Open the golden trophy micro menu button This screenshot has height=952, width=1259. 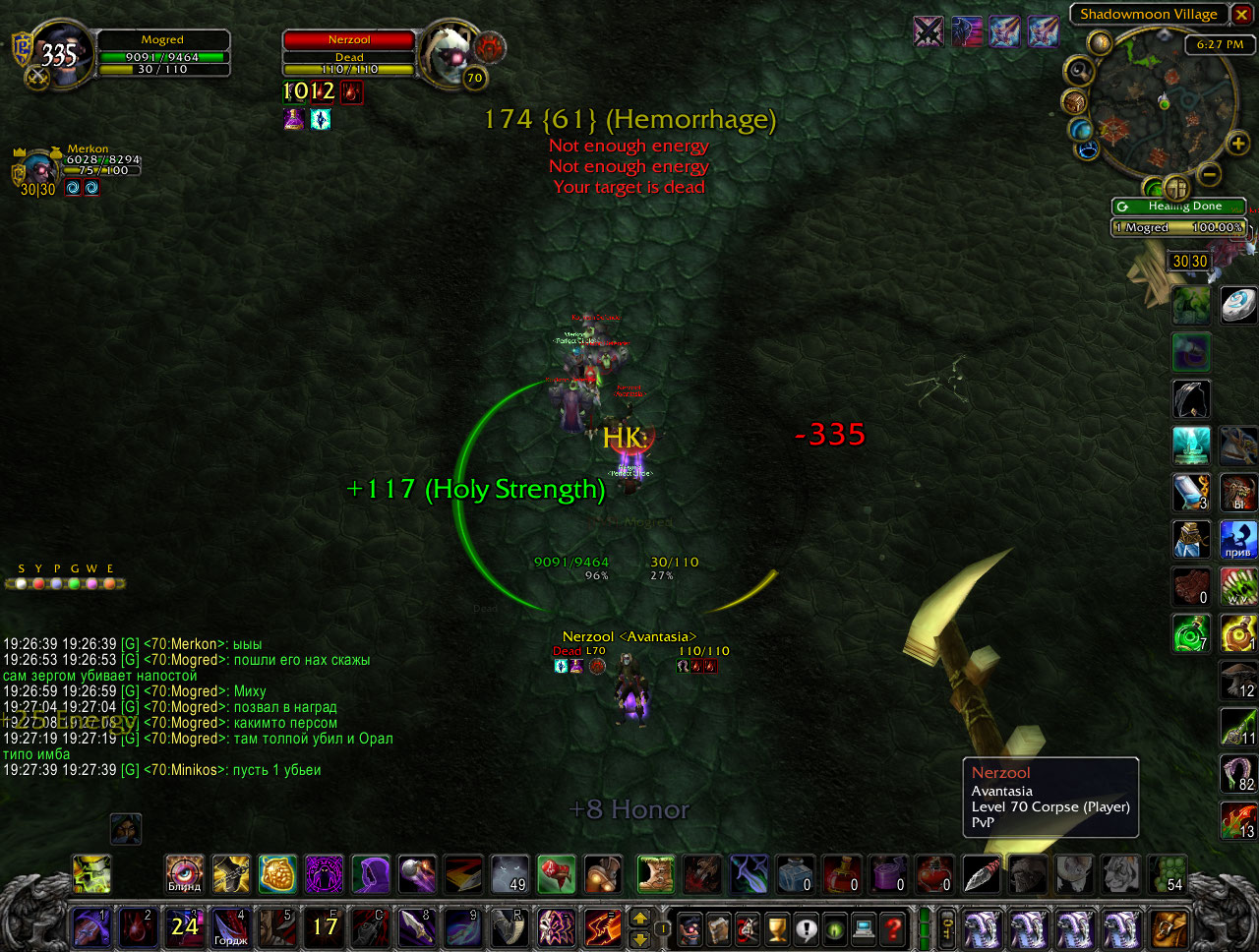click(777, 927)
